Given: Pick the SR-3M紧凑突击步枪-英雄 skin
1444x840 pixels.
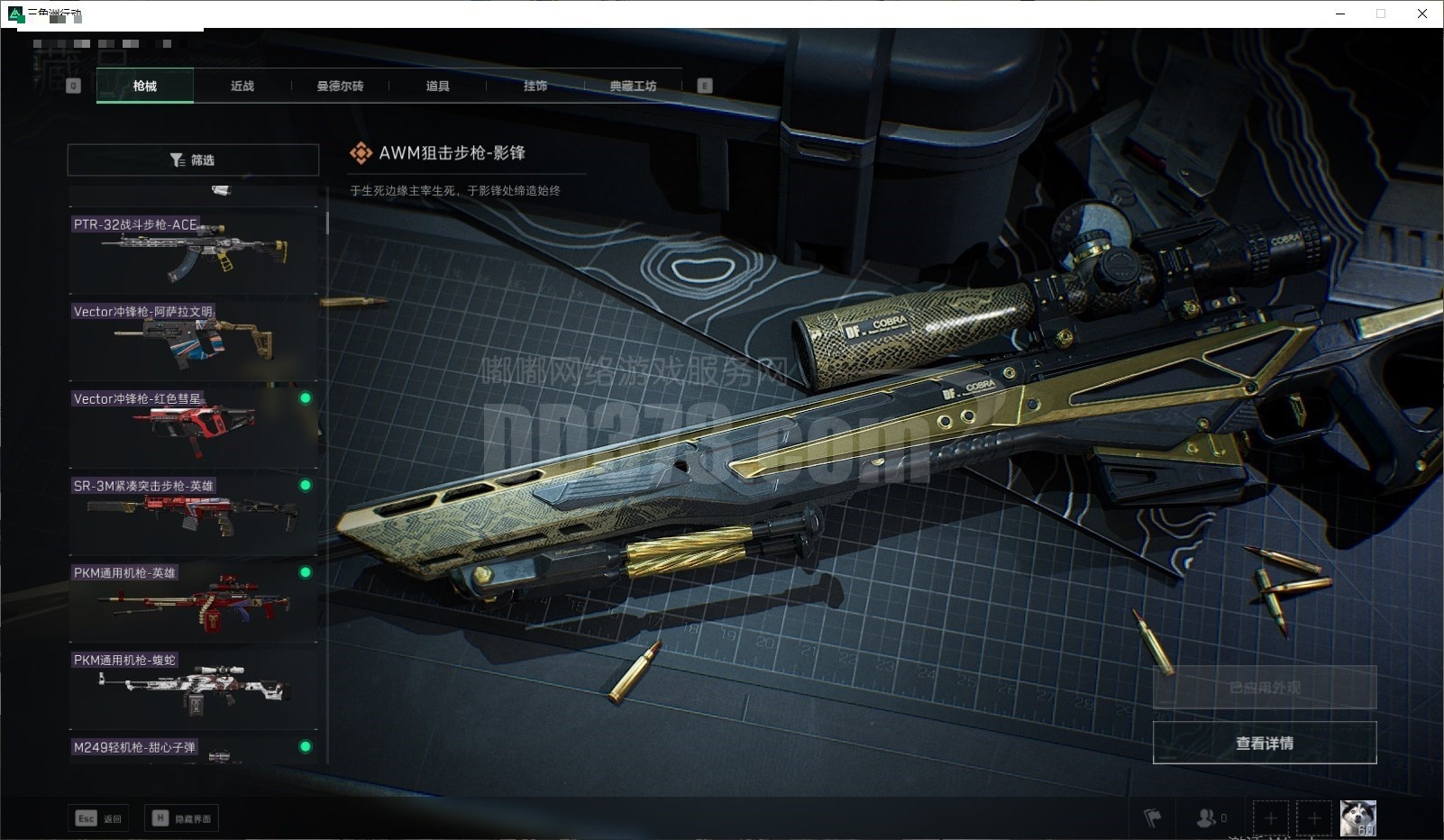Looking at the screenshot, I should tap(193, 512).
